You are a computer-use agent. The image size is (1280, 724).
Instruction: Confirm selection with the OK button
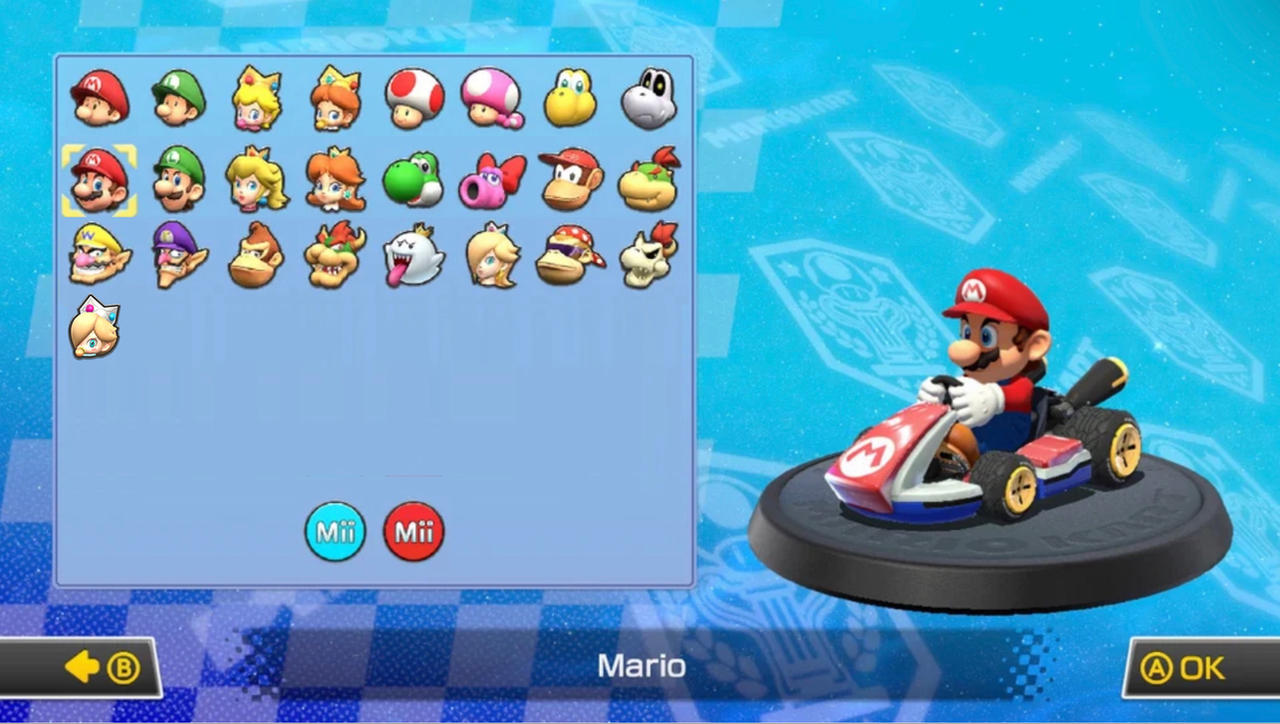pyautogui.click(x=1185, y=668)
